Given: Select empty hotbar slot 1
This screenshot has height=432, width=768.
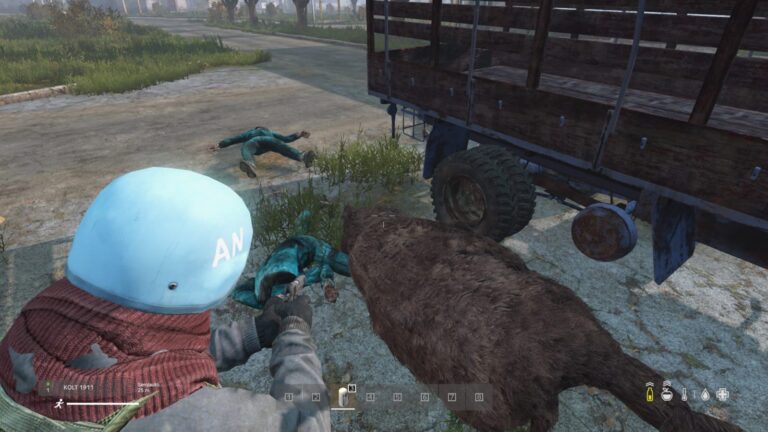Looking at the screenshot, I should (288, 397).
